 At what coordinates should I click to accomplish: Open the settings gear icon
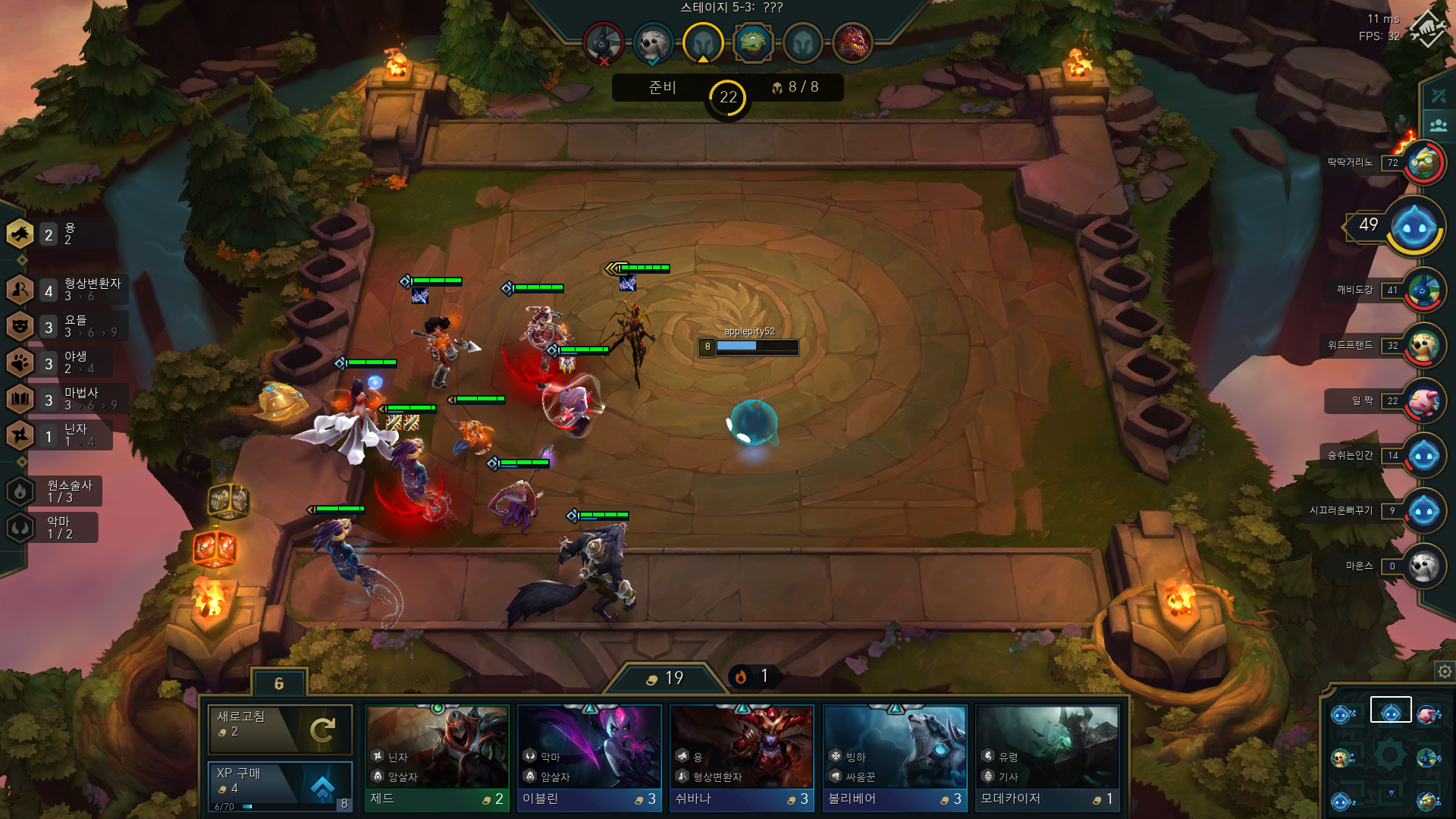click(1445, 671)
